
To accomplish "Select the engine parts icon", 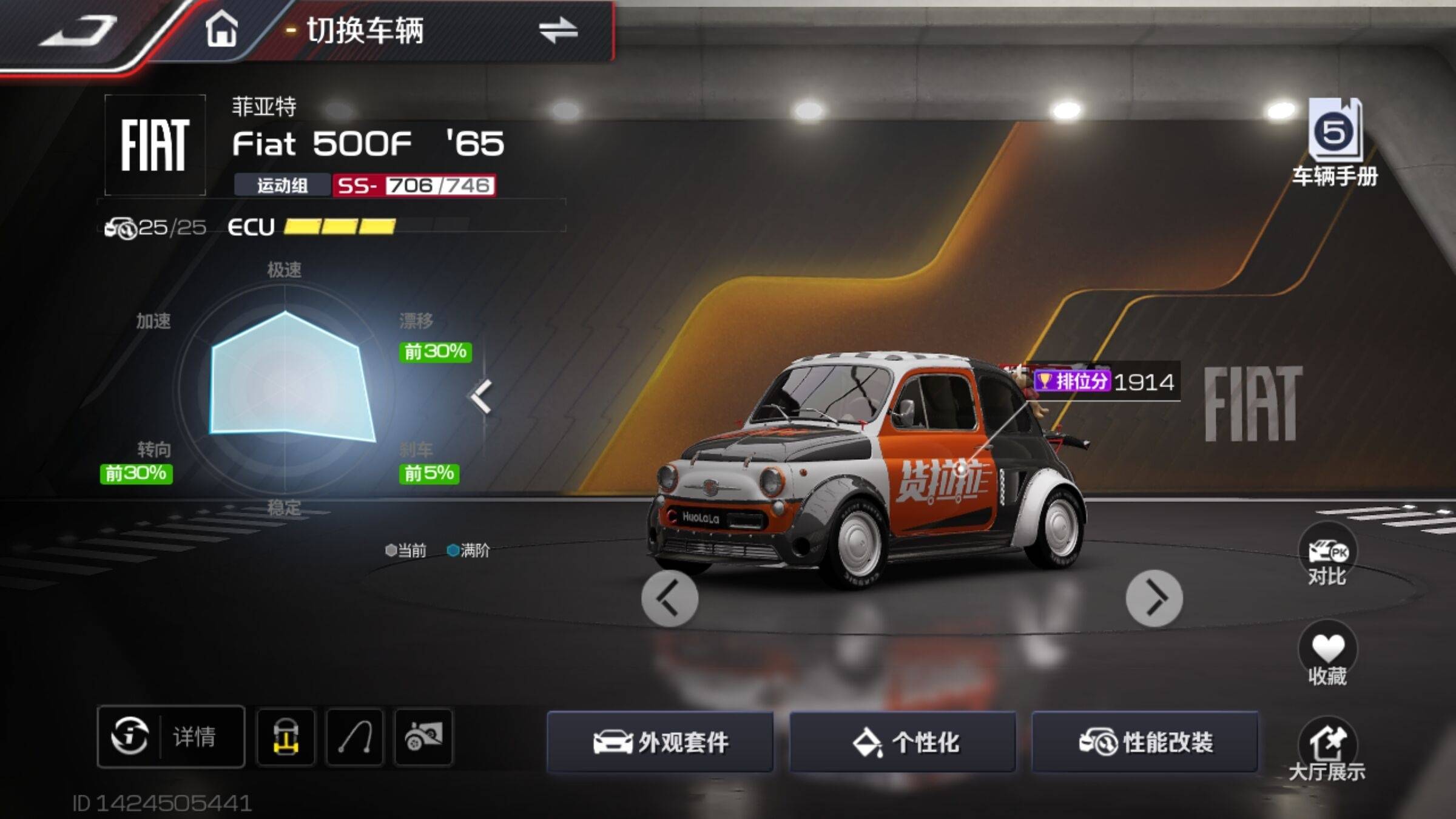I will pyautogui.click(x=423, y=736).
